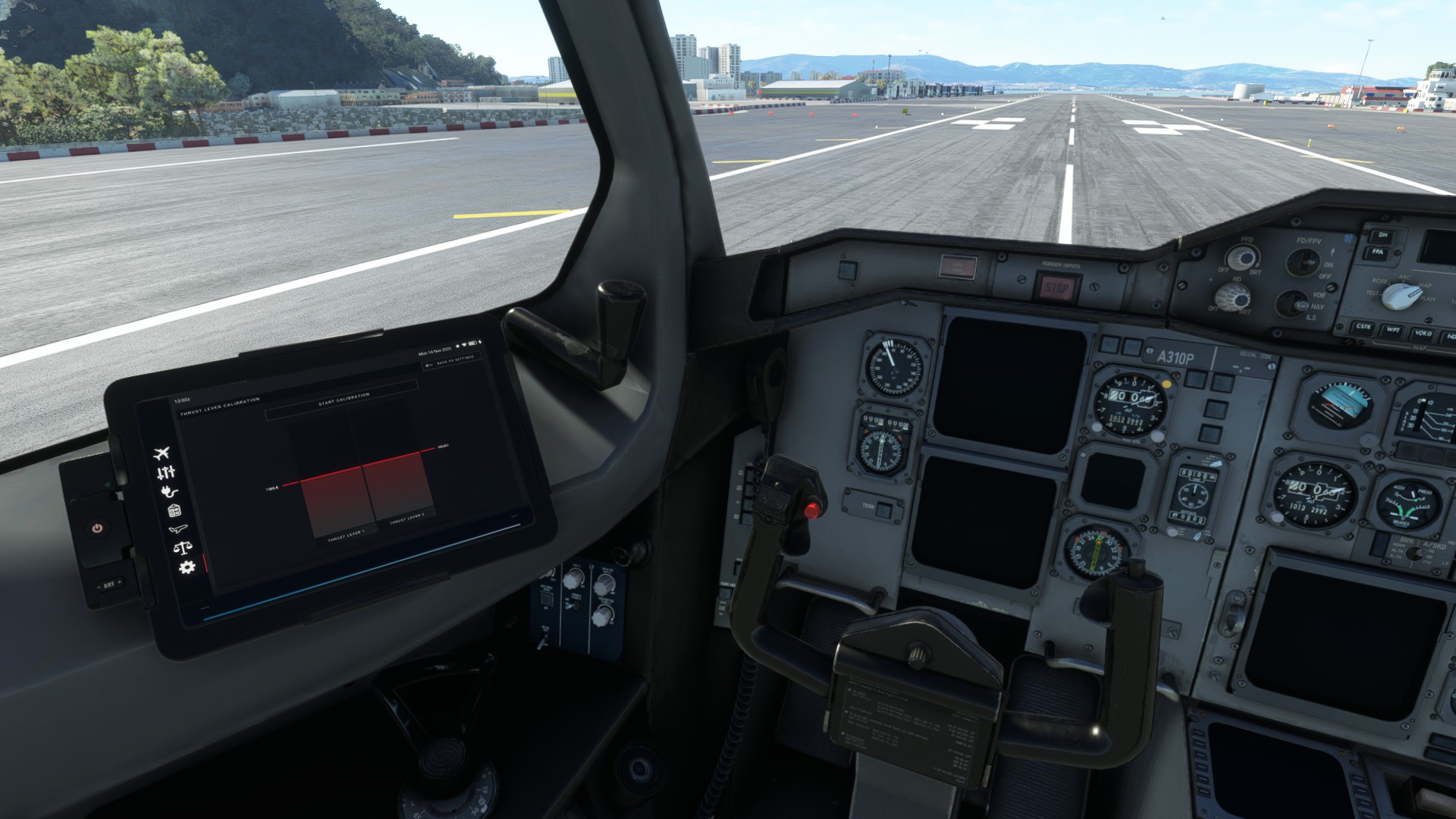
Task: Open weight and balance via the scales icon
Action: [183, 547]
